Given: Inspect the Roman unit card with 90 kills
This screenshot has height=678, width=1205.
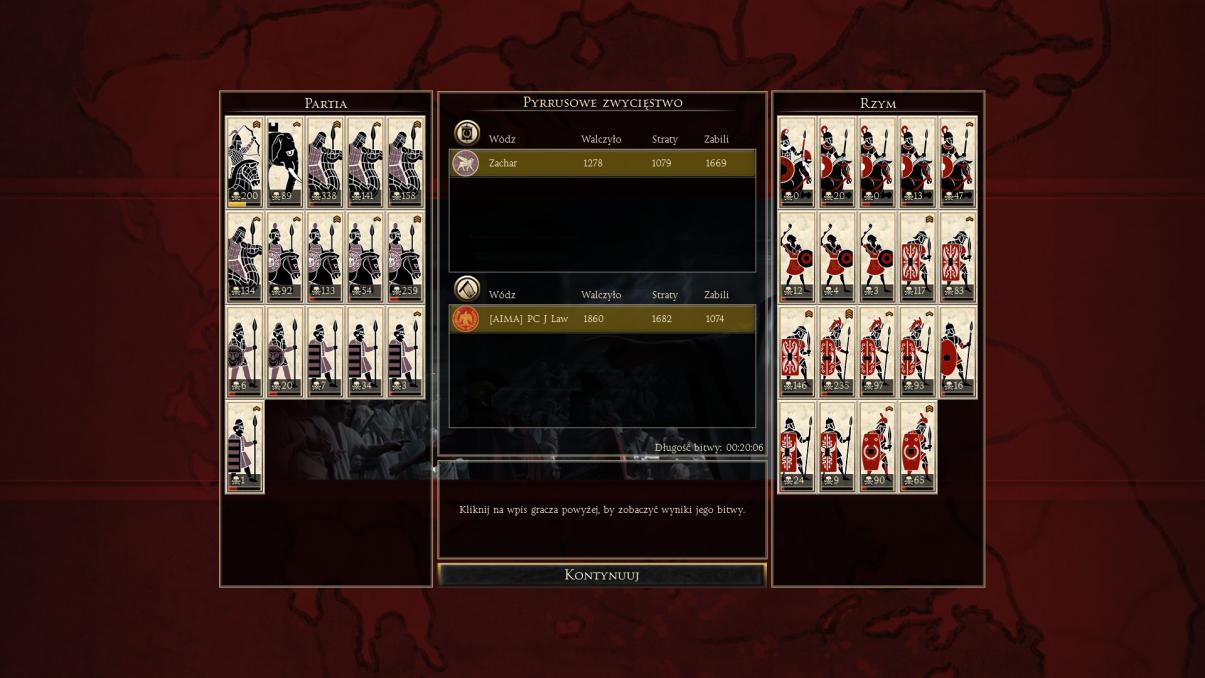Looking at the screenshot, I should (x=877, y=447).
